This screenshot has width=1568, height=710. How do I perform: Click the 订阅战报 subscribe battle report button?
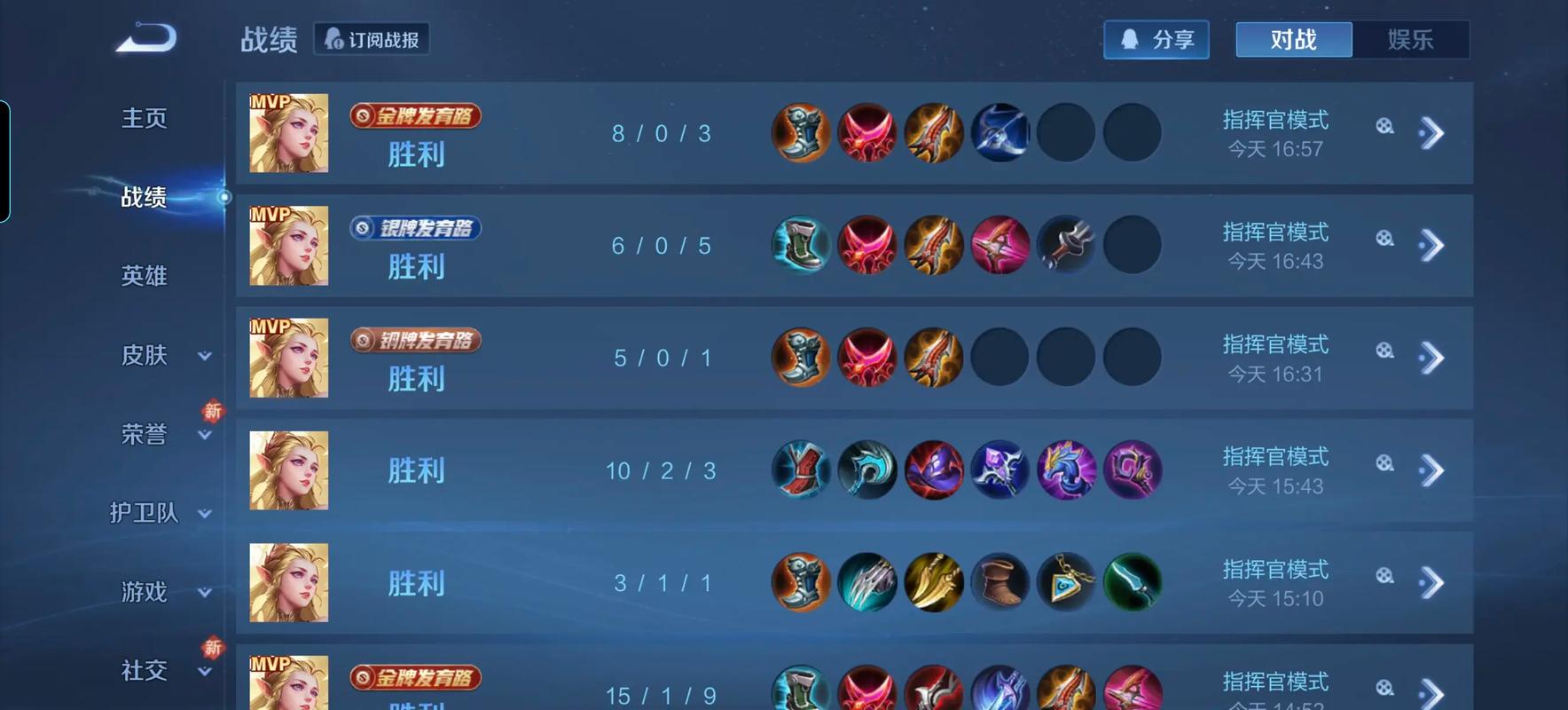pyautogui.click(x=372, y=39)
